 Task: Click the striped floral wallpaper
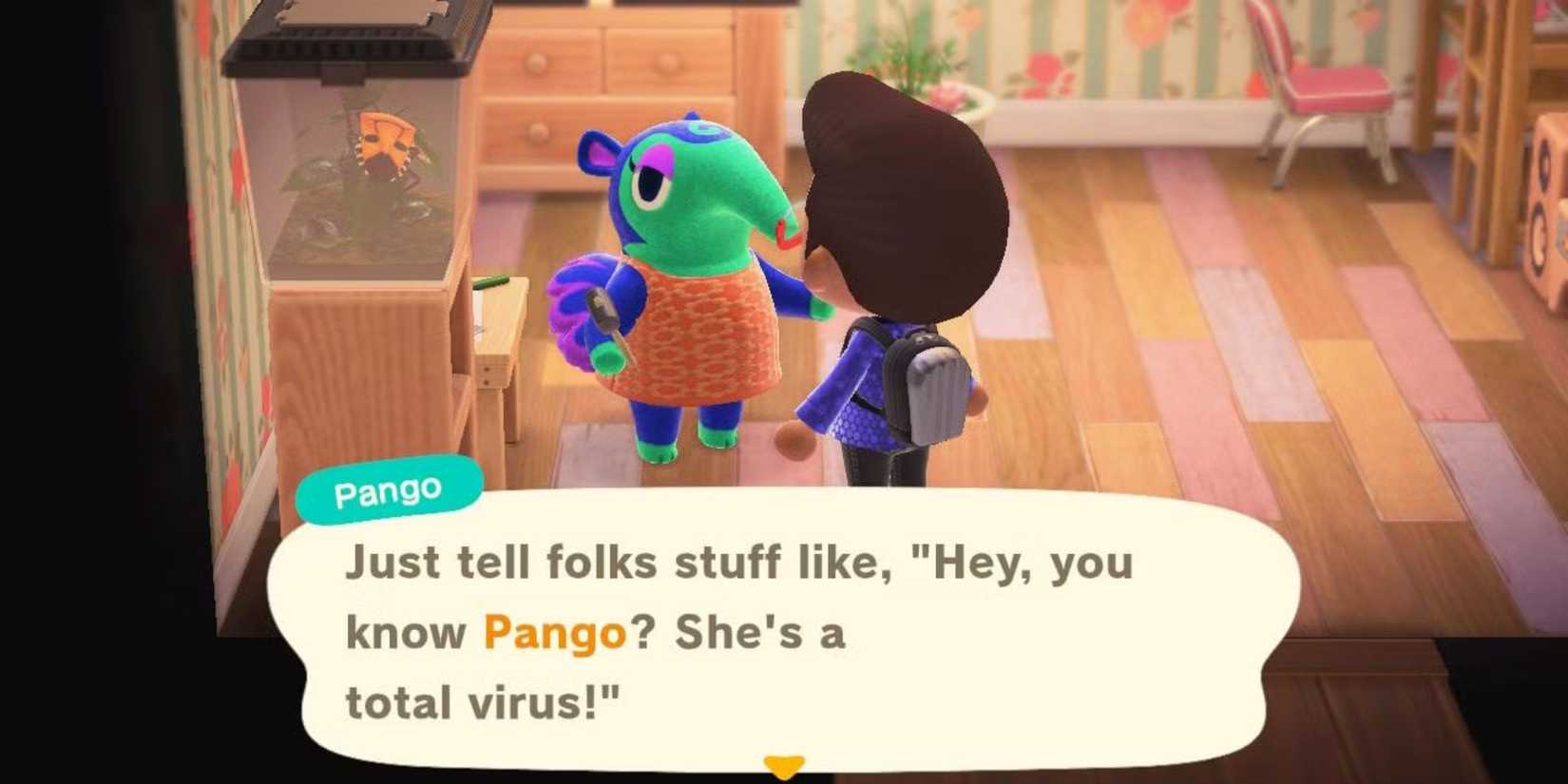coord(1121,57)
